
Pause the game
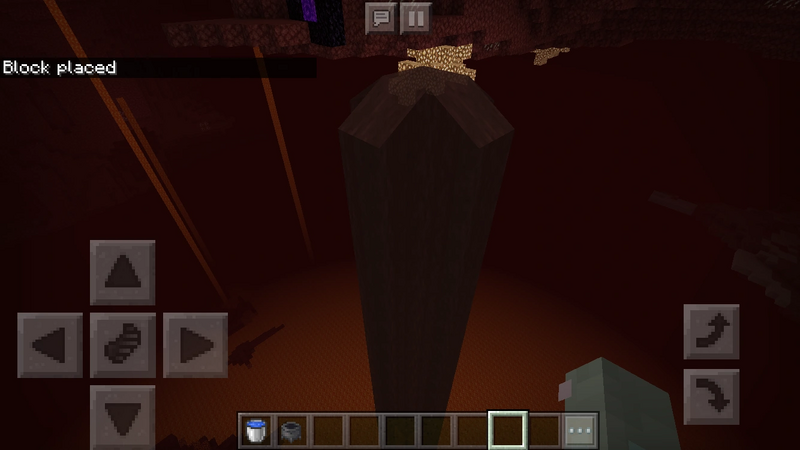click(x=415, y=18)
